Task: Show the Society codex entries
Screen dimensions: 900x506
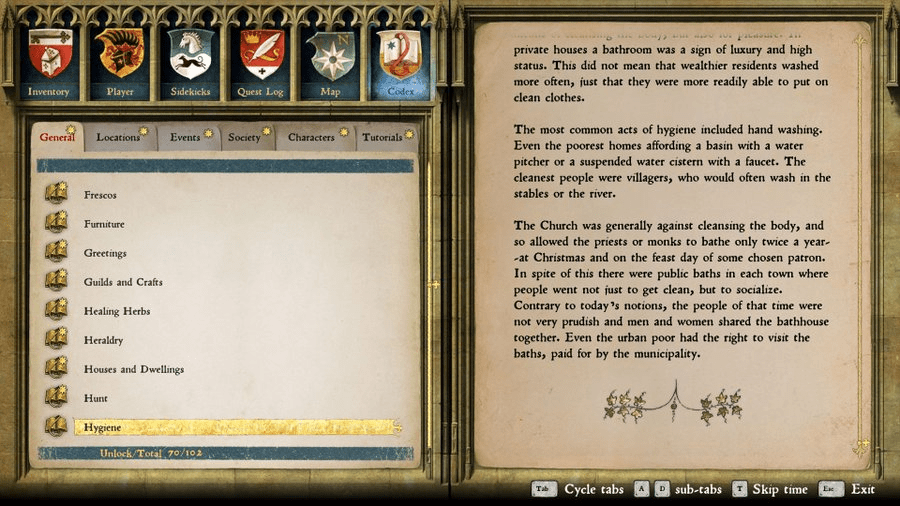Action: [245, 137]
